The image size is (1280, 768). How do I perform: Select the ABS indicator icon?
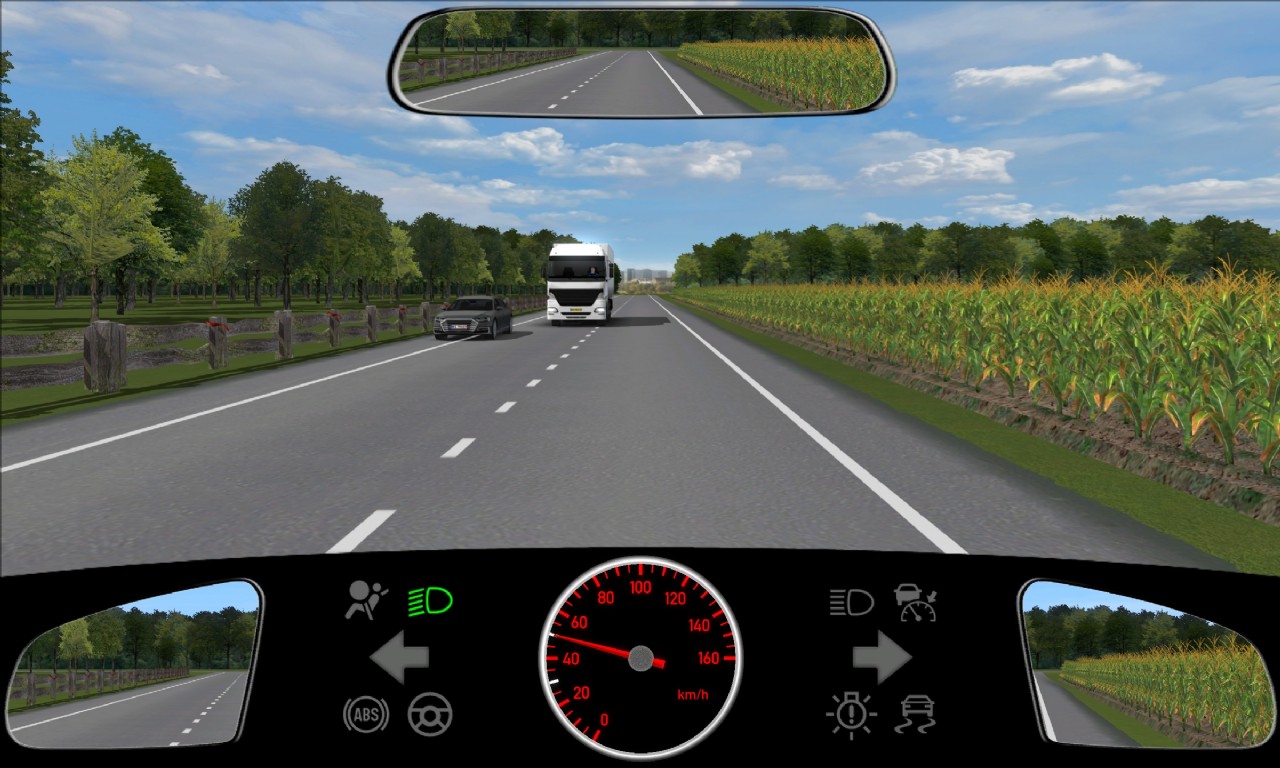(x=366, y=714)
